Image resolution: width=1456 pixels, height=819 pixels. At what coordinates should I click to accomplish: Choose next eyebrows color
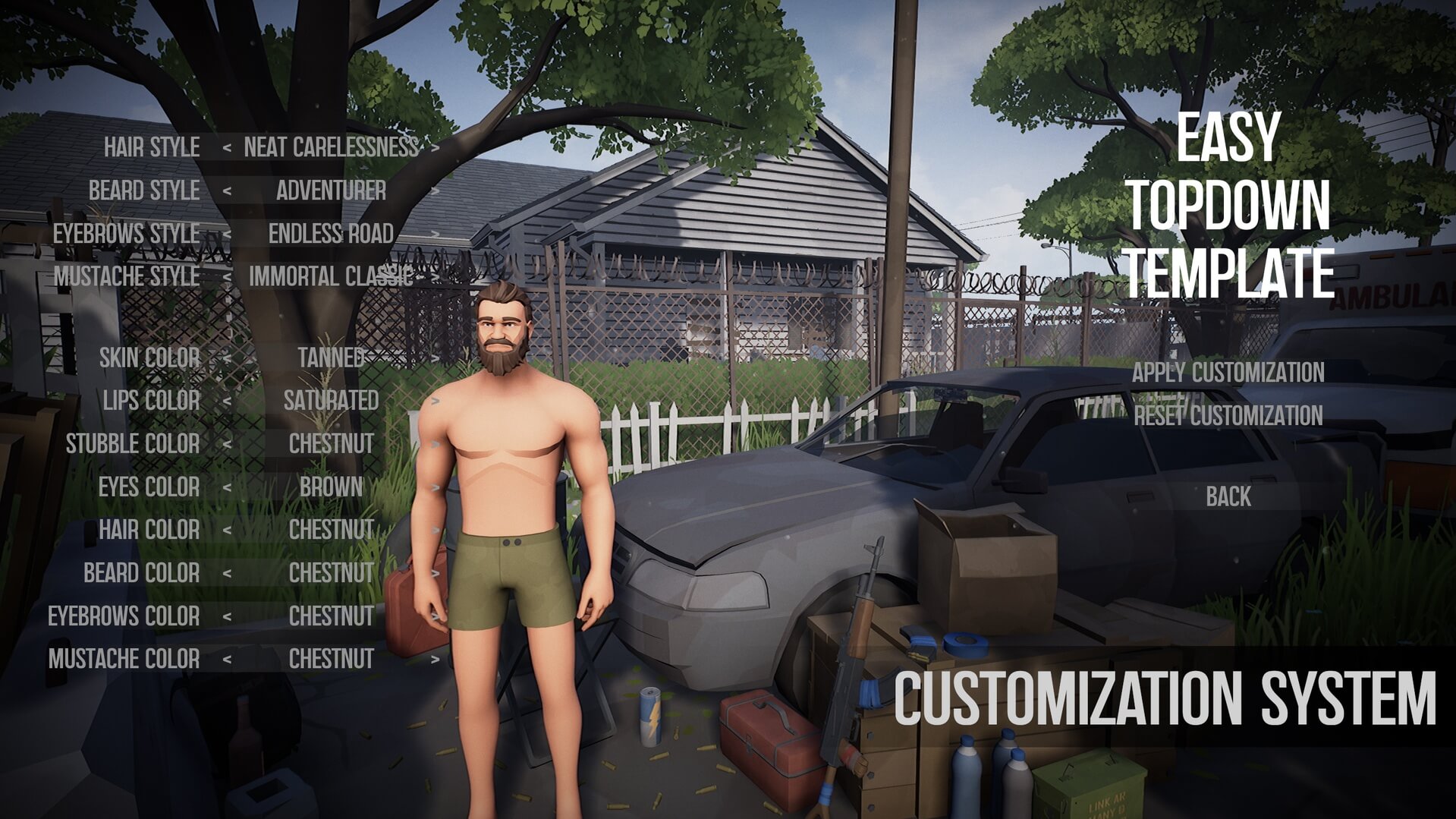(435, 616)
